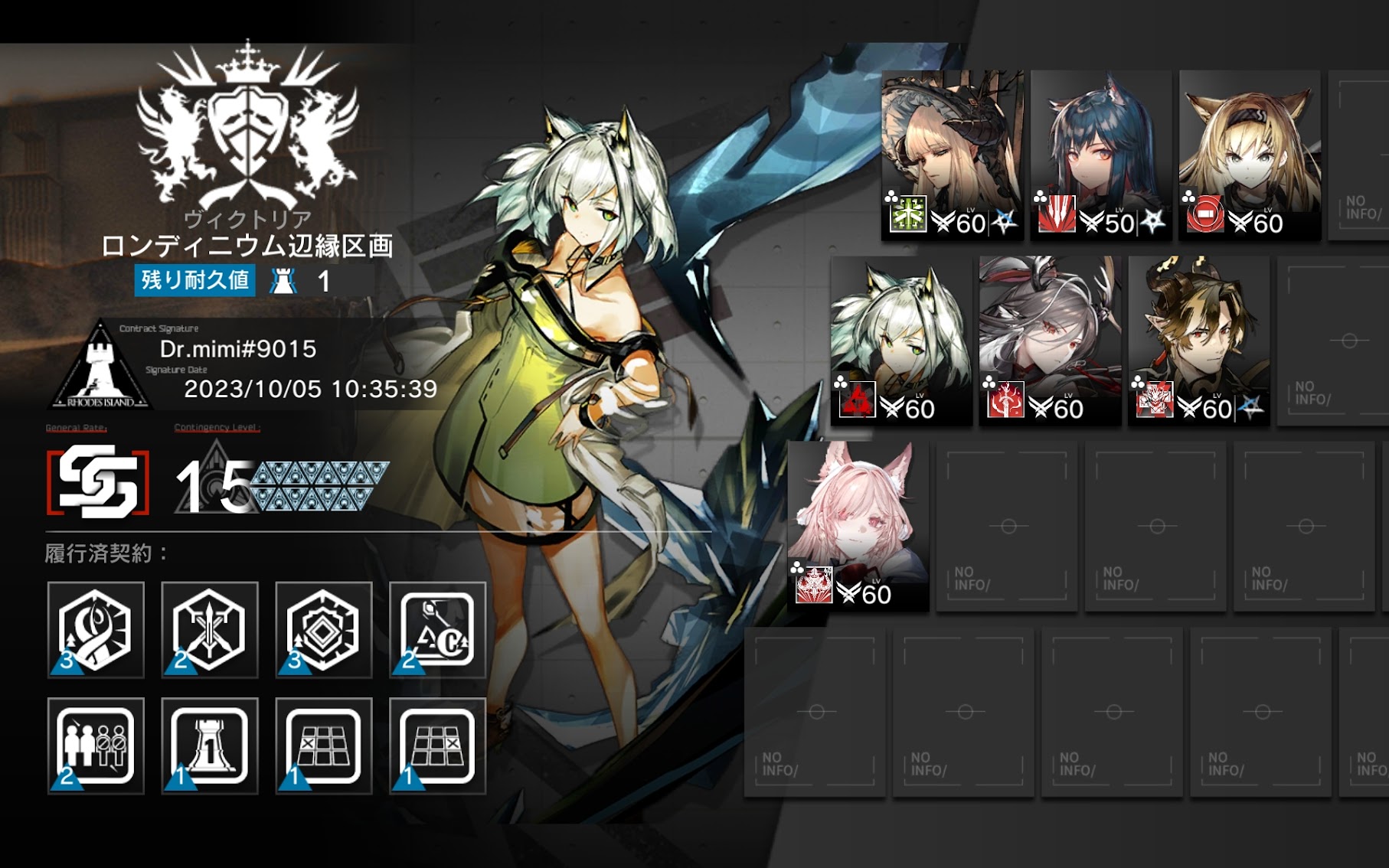Inspect the grid contract with top-right X

[x=437, y=746]
